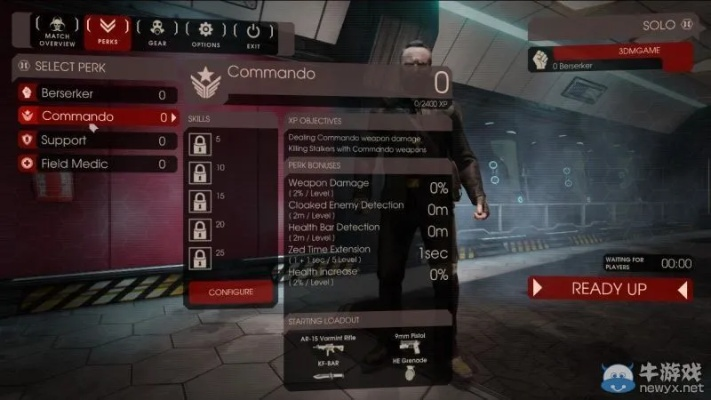Open the Match Overview tab
This screenshot has height=400, width=711.
coord(57,32)
